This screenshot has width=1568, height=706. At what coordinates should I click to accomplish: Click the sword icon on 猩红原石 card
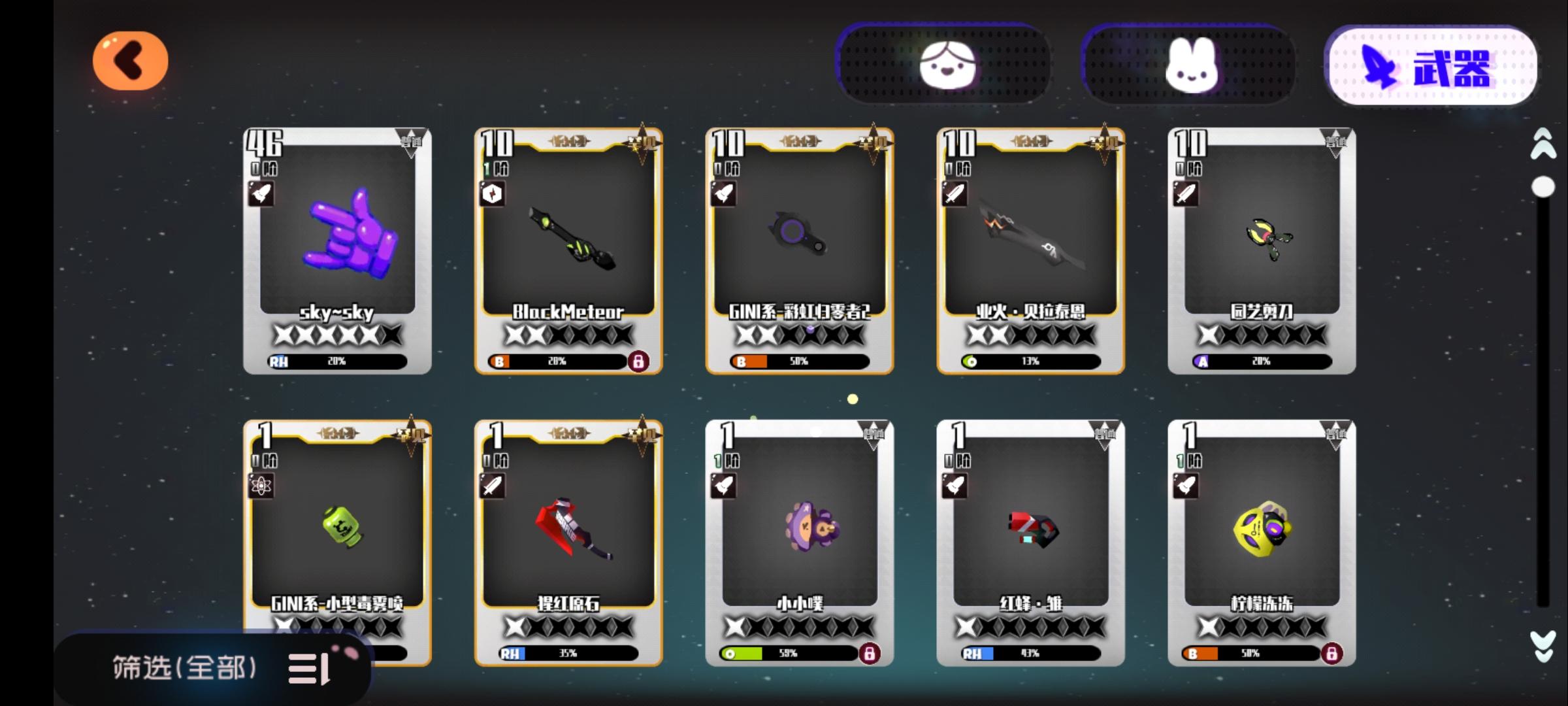click(x=492, y=486)
